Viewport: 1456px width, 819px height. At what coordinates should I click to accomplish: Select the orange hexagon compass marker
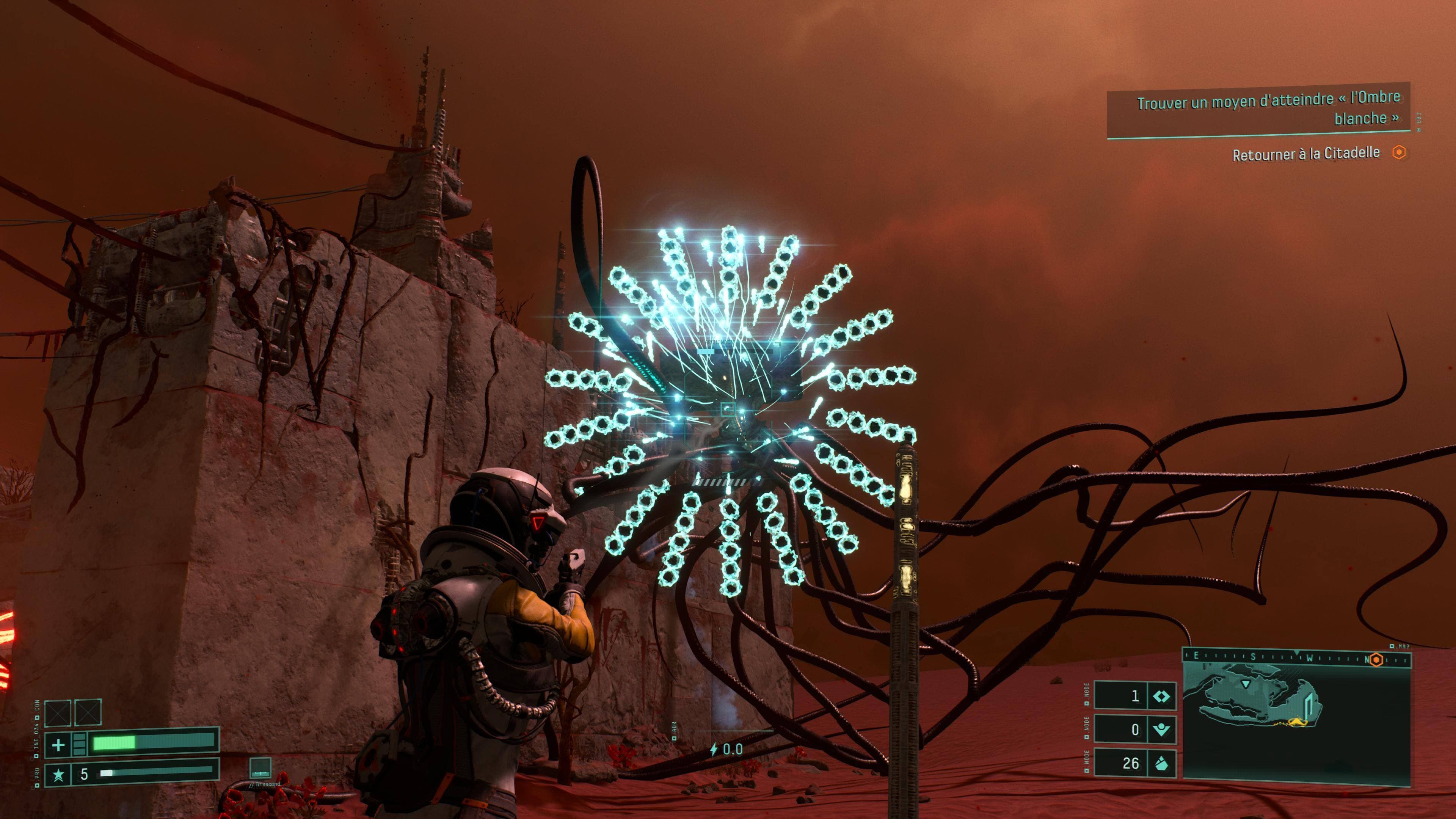click(x=1376, y=660)
